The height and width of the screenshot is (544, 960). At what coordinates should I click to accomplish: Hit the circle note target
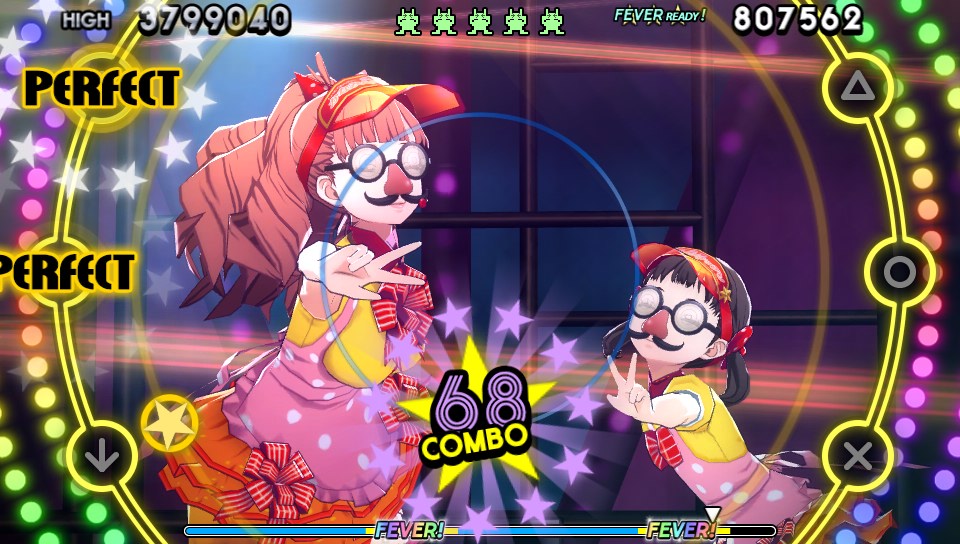pos(899,271)
